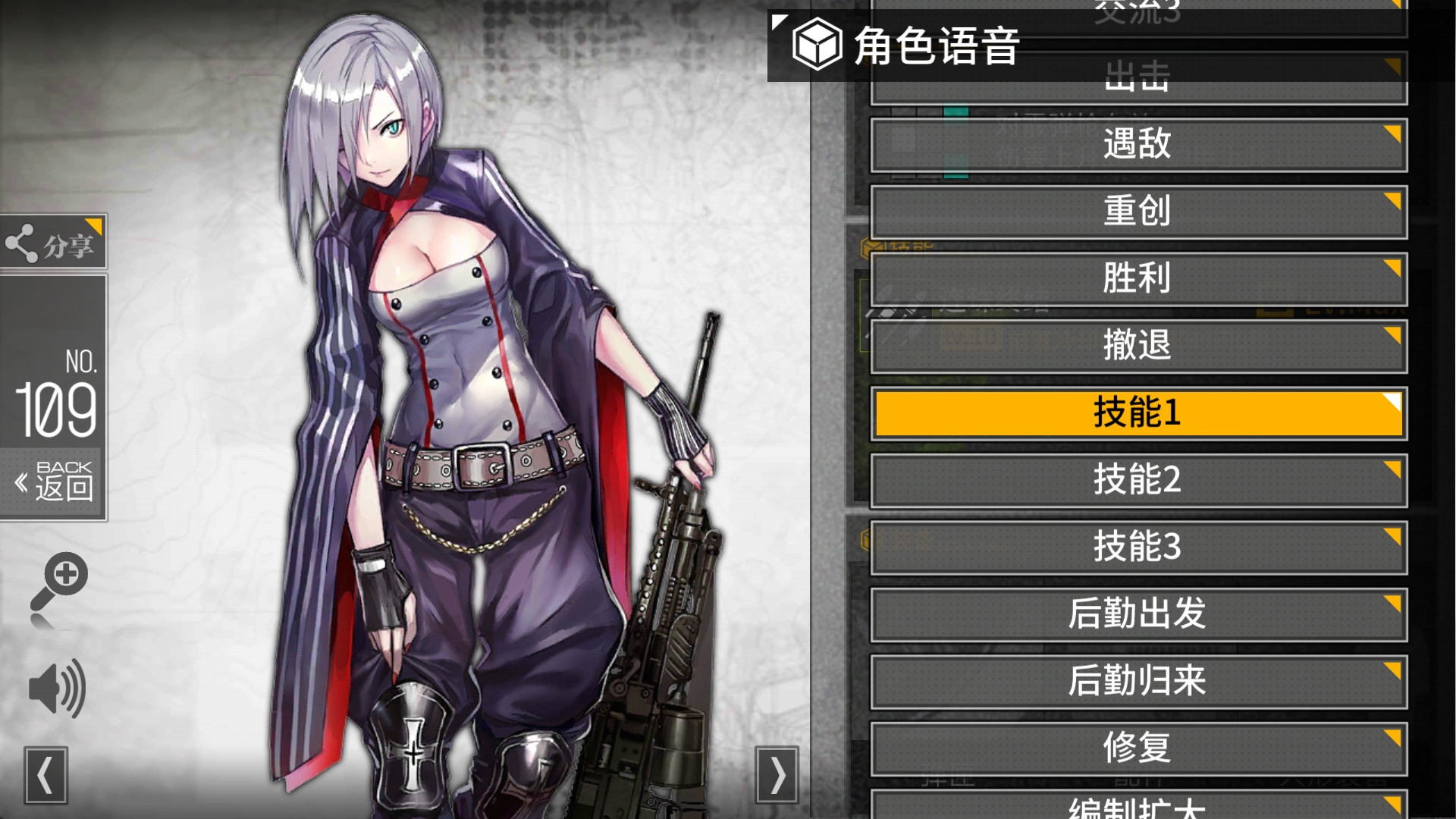Click the highlighted yellow 技能1 bar
This screenshot has width=1456, height=819.
(1137, 413)
